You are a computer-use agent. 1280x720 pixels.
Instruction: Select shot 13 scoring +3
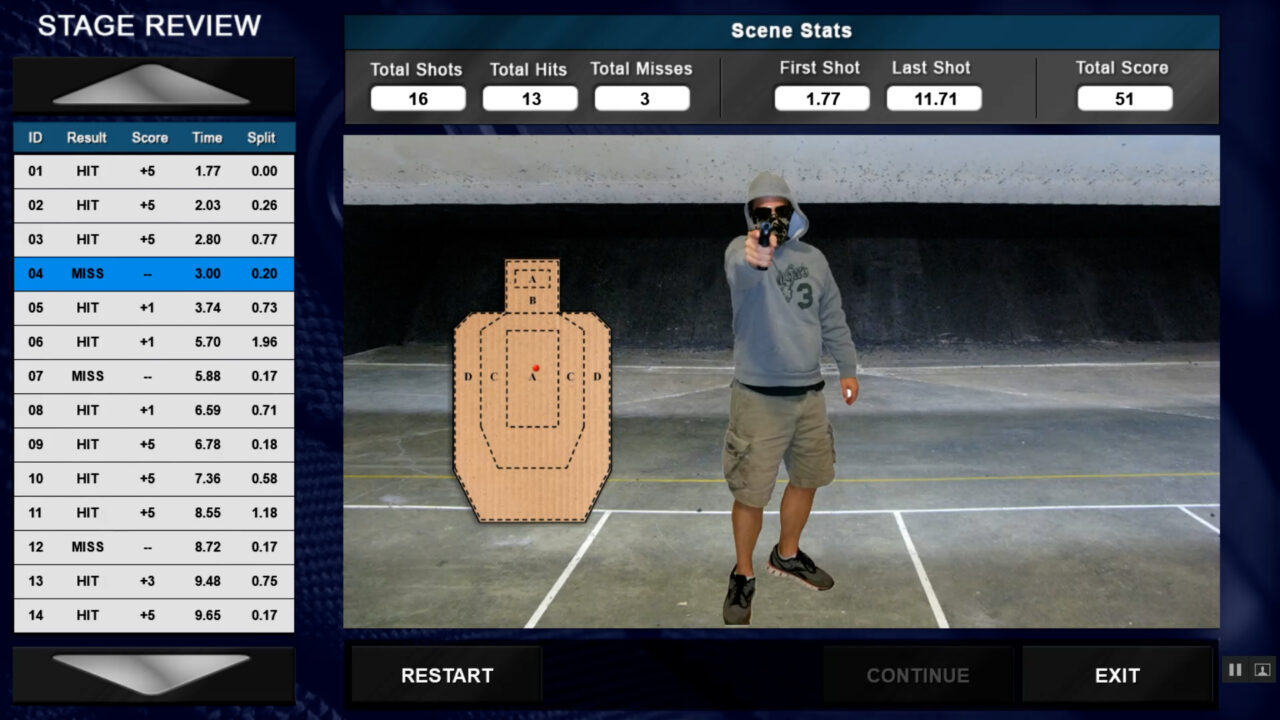coord(154,581)
